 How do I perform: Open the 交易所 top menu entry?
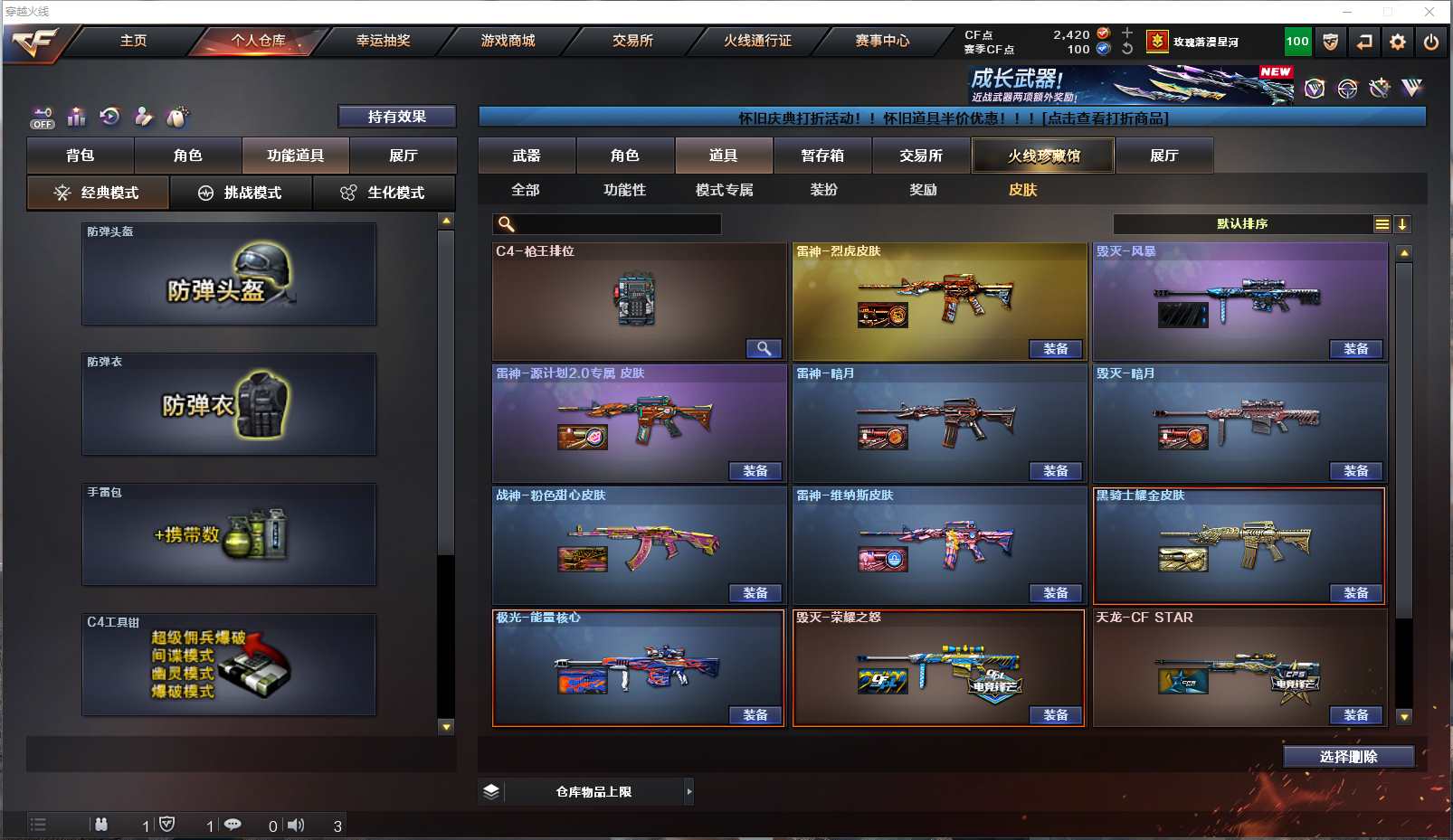(632, 41)
